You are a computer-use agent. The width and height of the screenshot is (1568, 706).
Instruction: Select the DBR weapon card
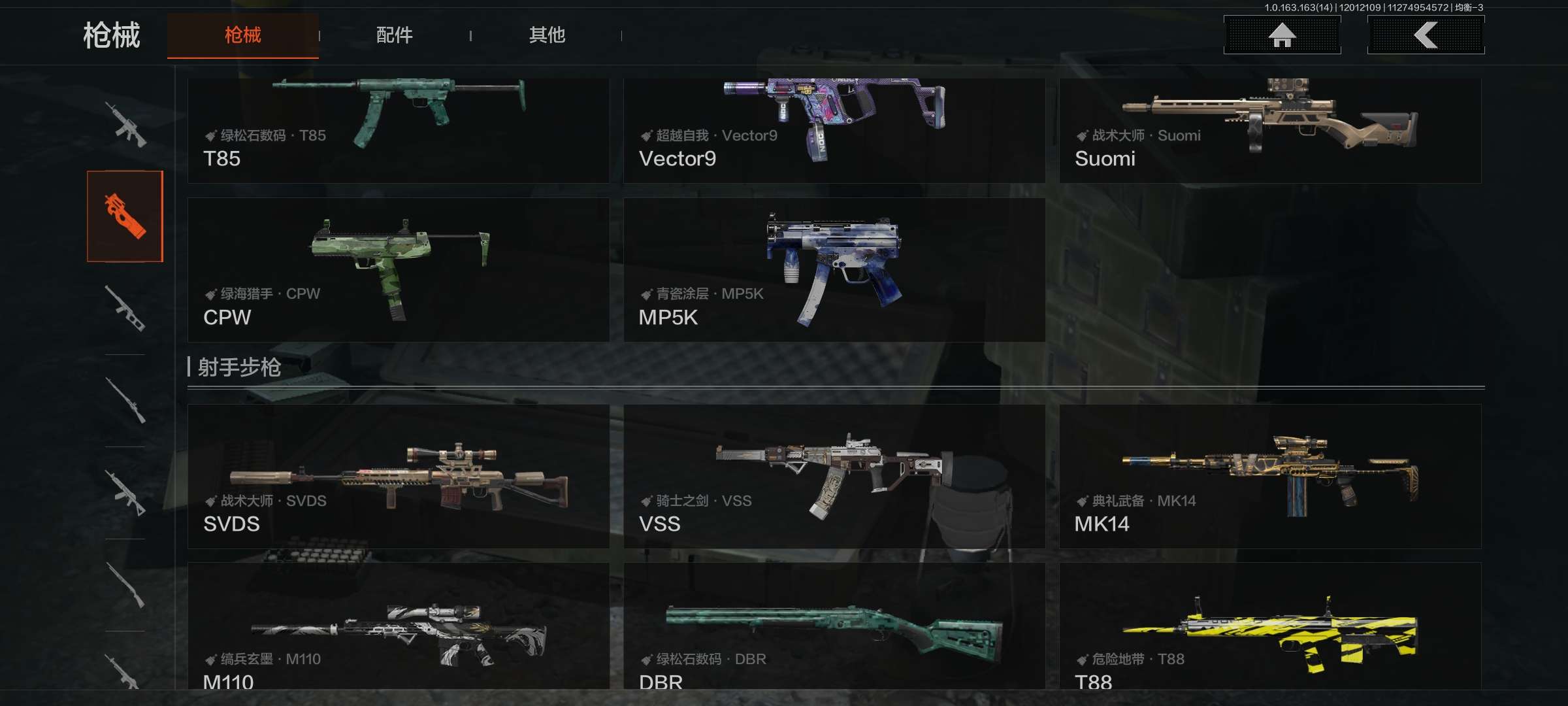[x=834, y=626]
